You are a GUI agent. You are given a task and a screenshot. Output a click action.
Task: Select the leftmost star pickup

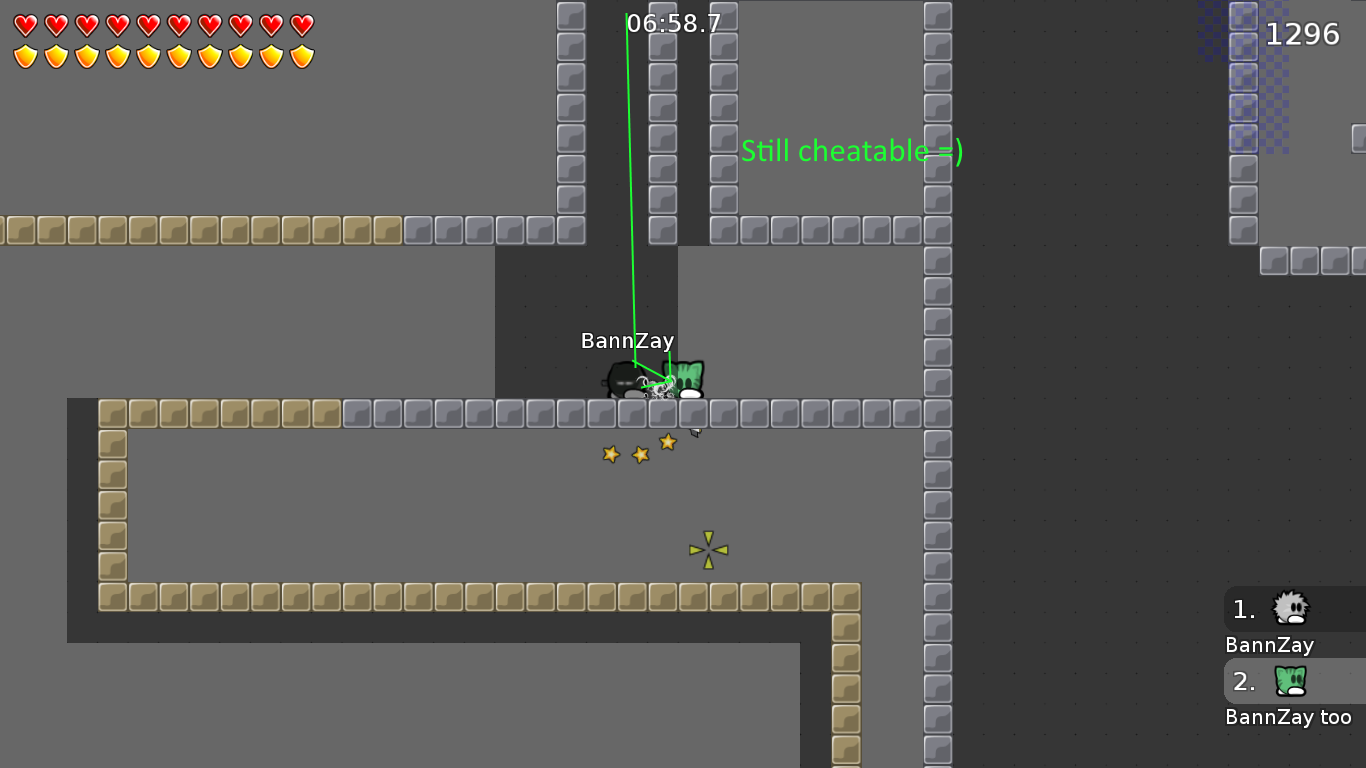612,456
